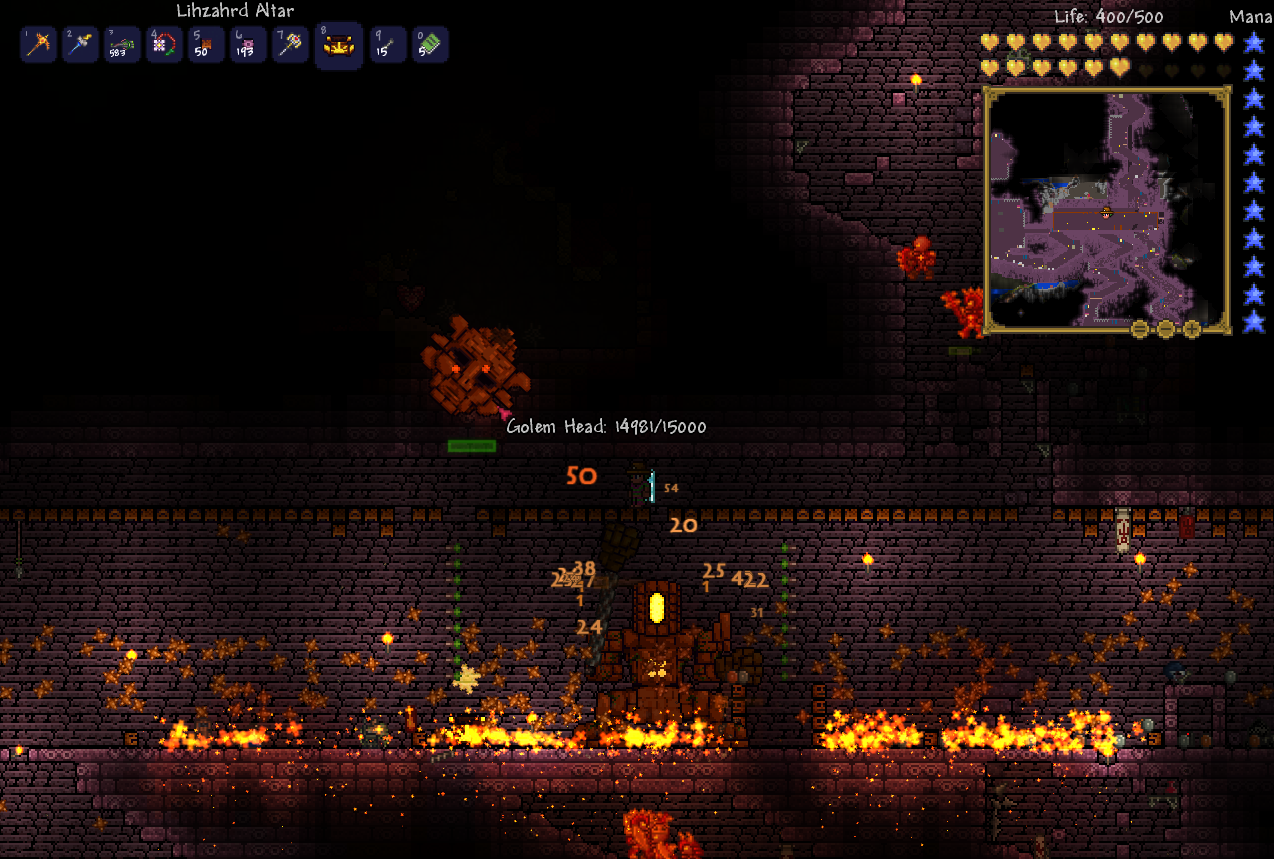
Task: Select the orange block stack of 50
Action: coord(206,45)
